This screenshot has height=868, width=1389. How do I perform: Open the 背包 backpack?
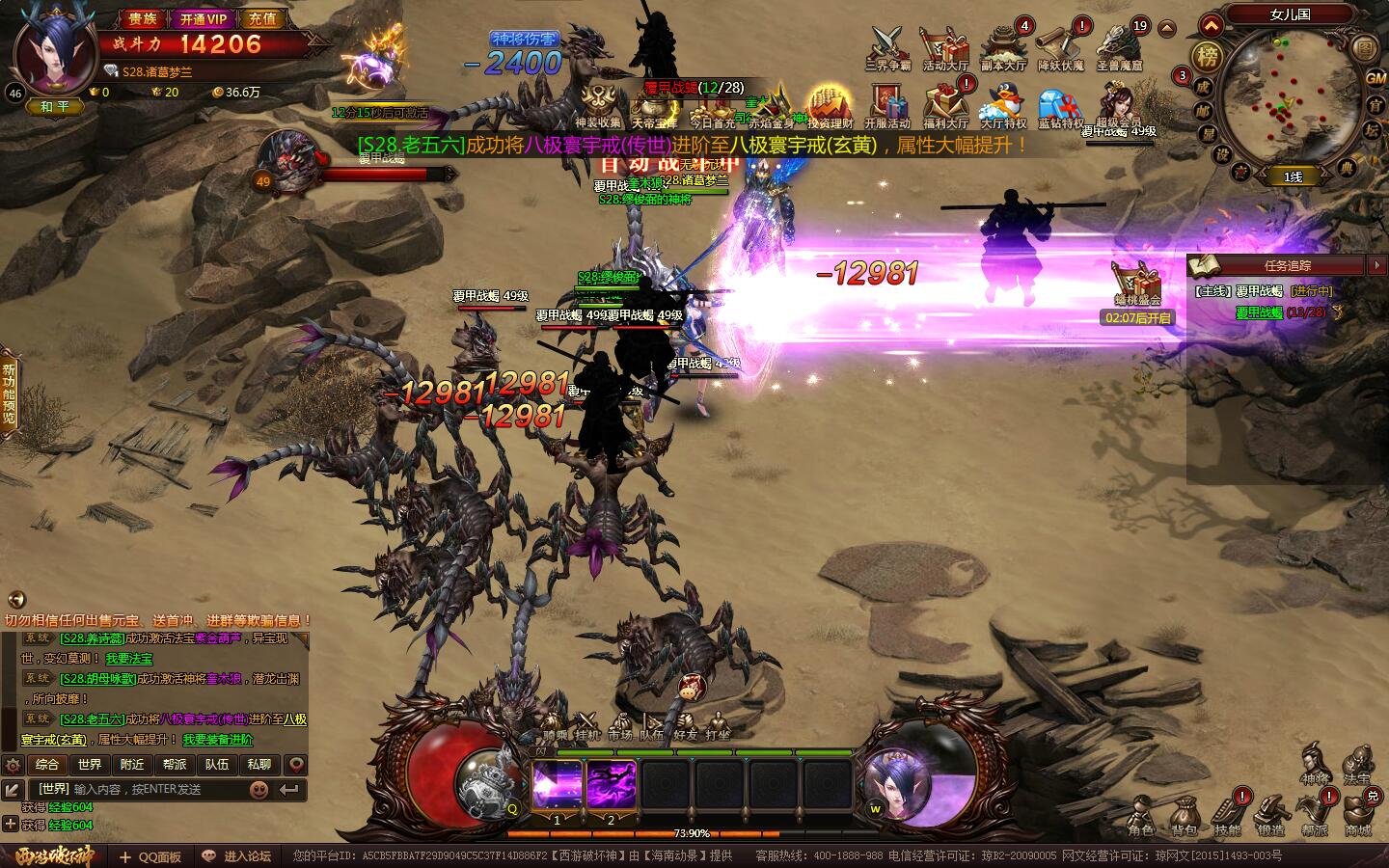(x=1184, y=818)
